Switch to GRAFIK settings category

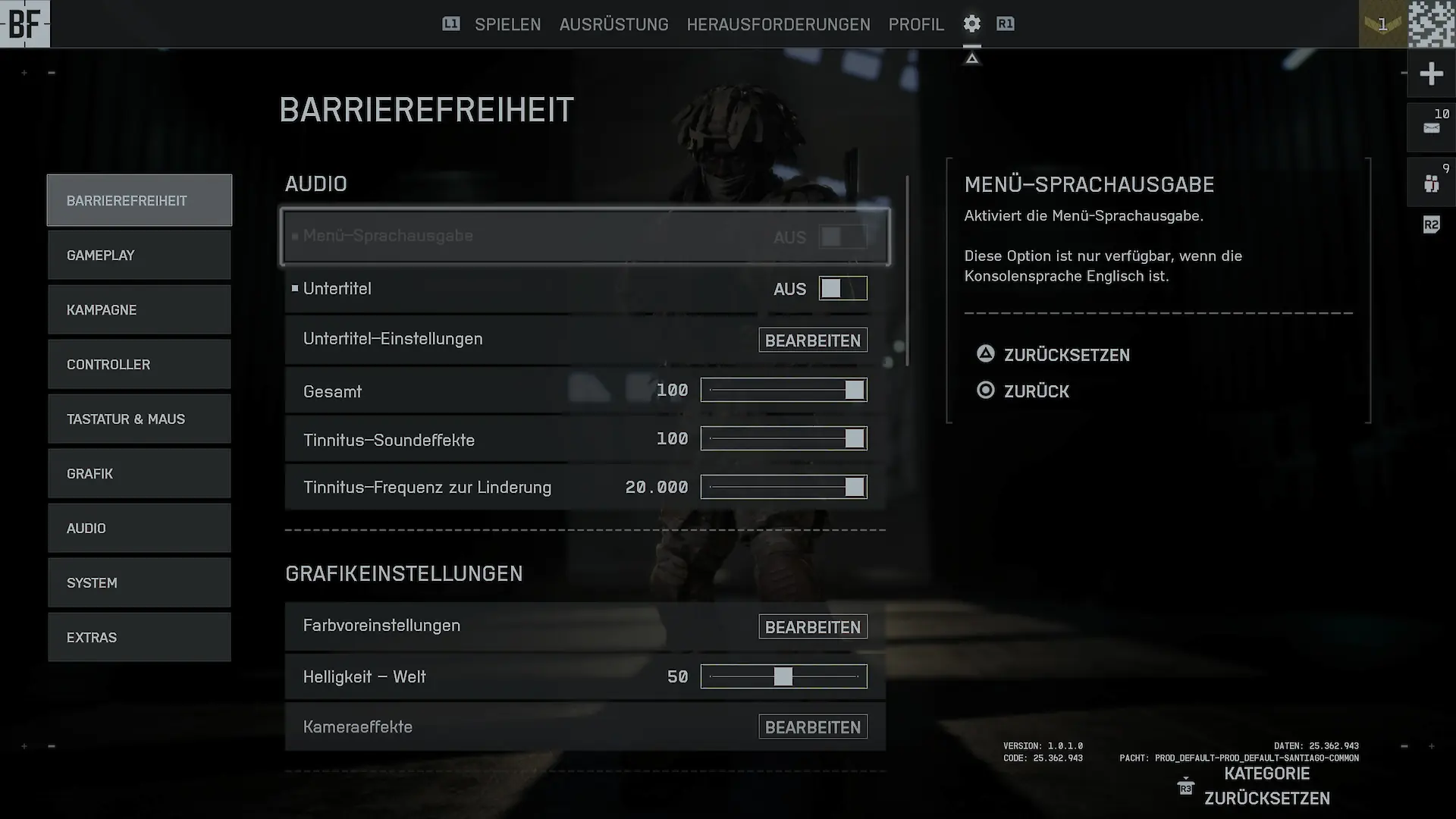click(x=140, y=474)
